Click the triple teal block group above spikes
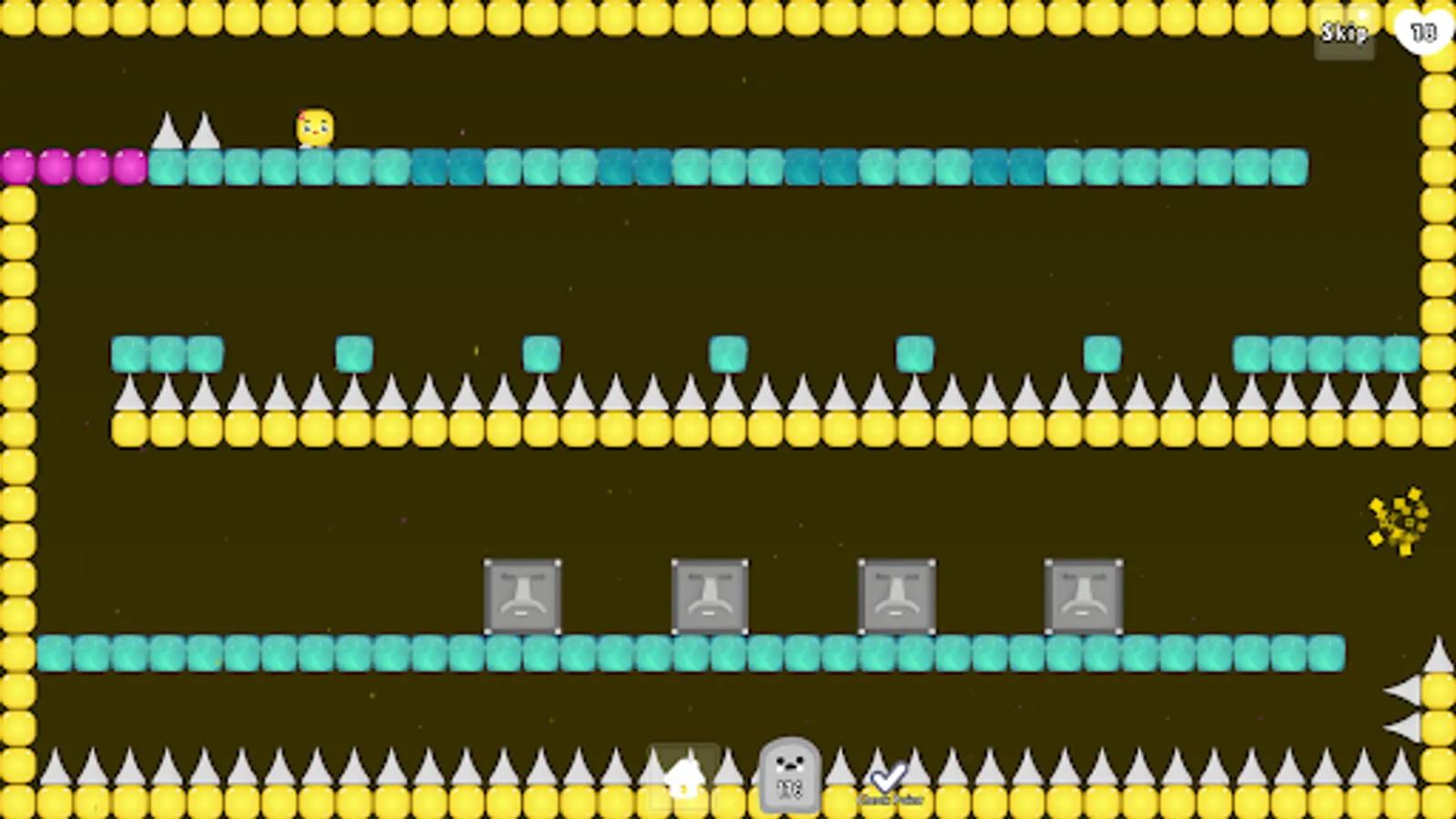This screenshot has height=819, width=1456. pyautogui.click(x=167, y=355)
